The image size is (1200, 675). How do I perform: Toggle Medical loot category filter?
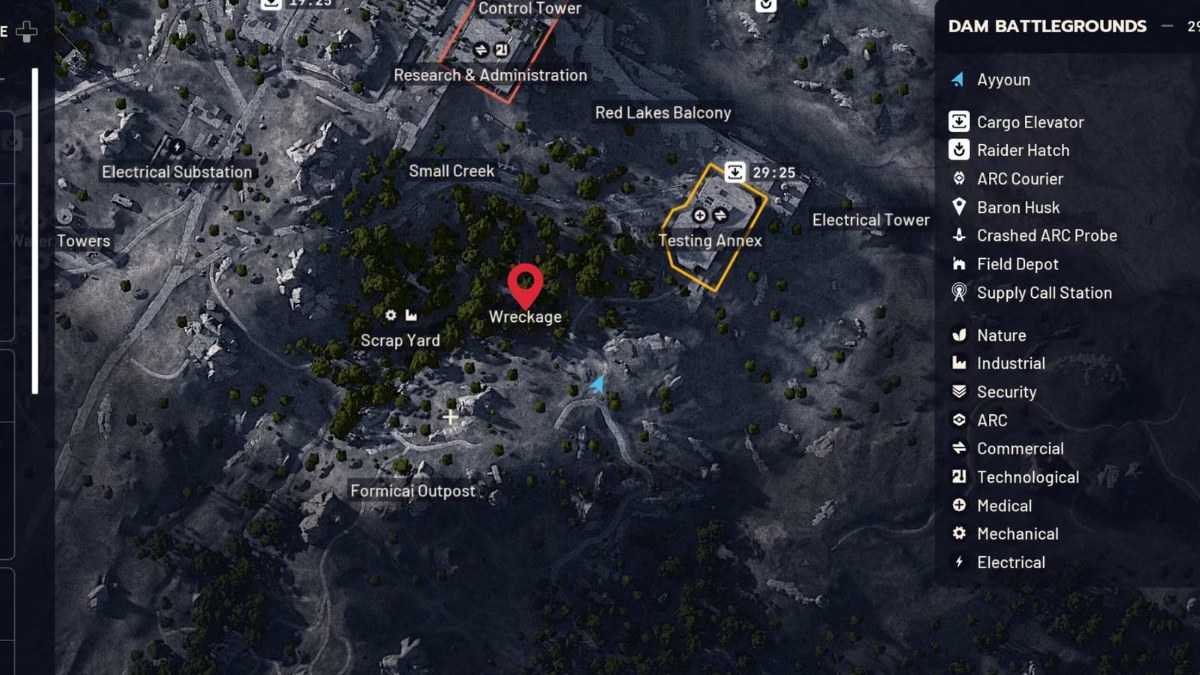coord(1004,506)
